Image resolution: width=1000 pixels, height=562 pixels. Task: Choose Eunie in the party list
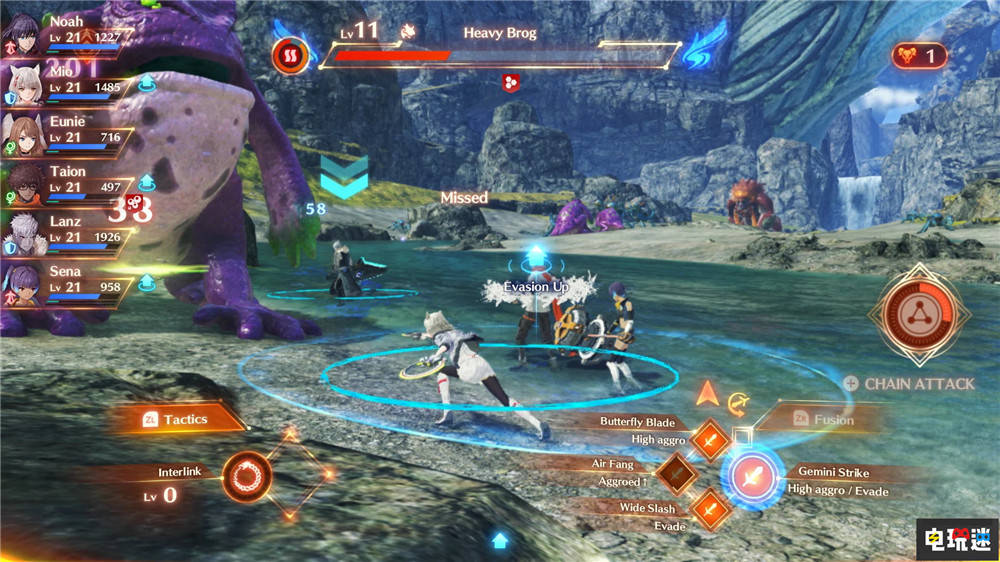coord(22,132)
